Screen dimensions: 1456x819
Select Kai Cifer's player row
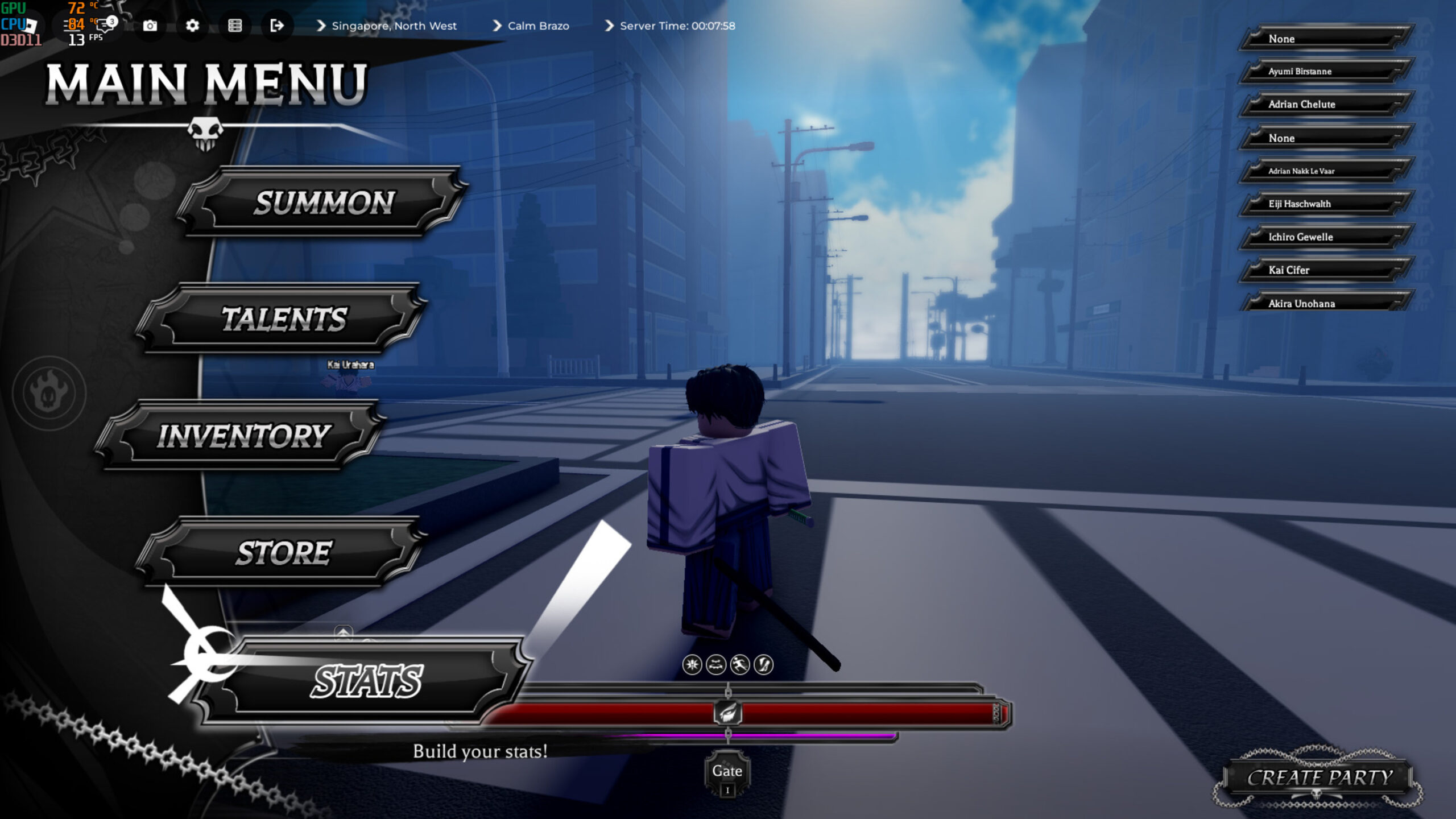[1325, 270]
